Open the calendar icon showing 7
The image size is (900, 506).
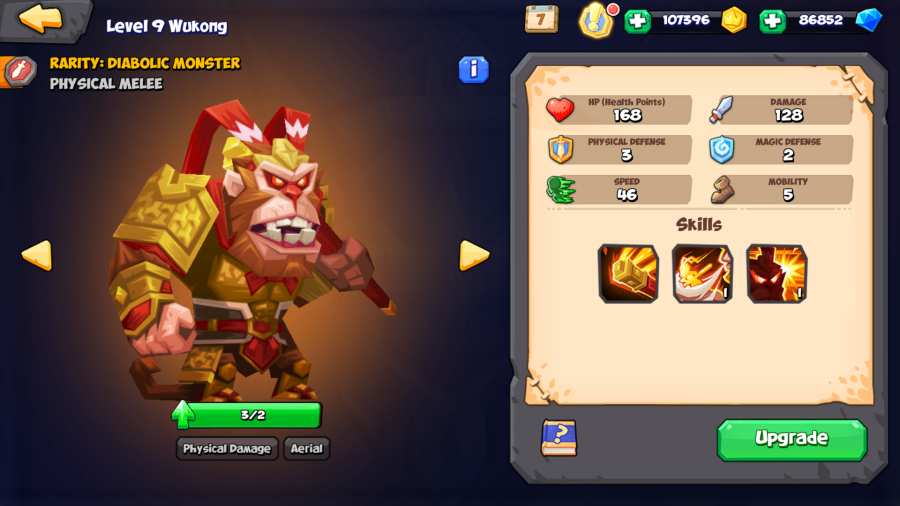(541, 18)
